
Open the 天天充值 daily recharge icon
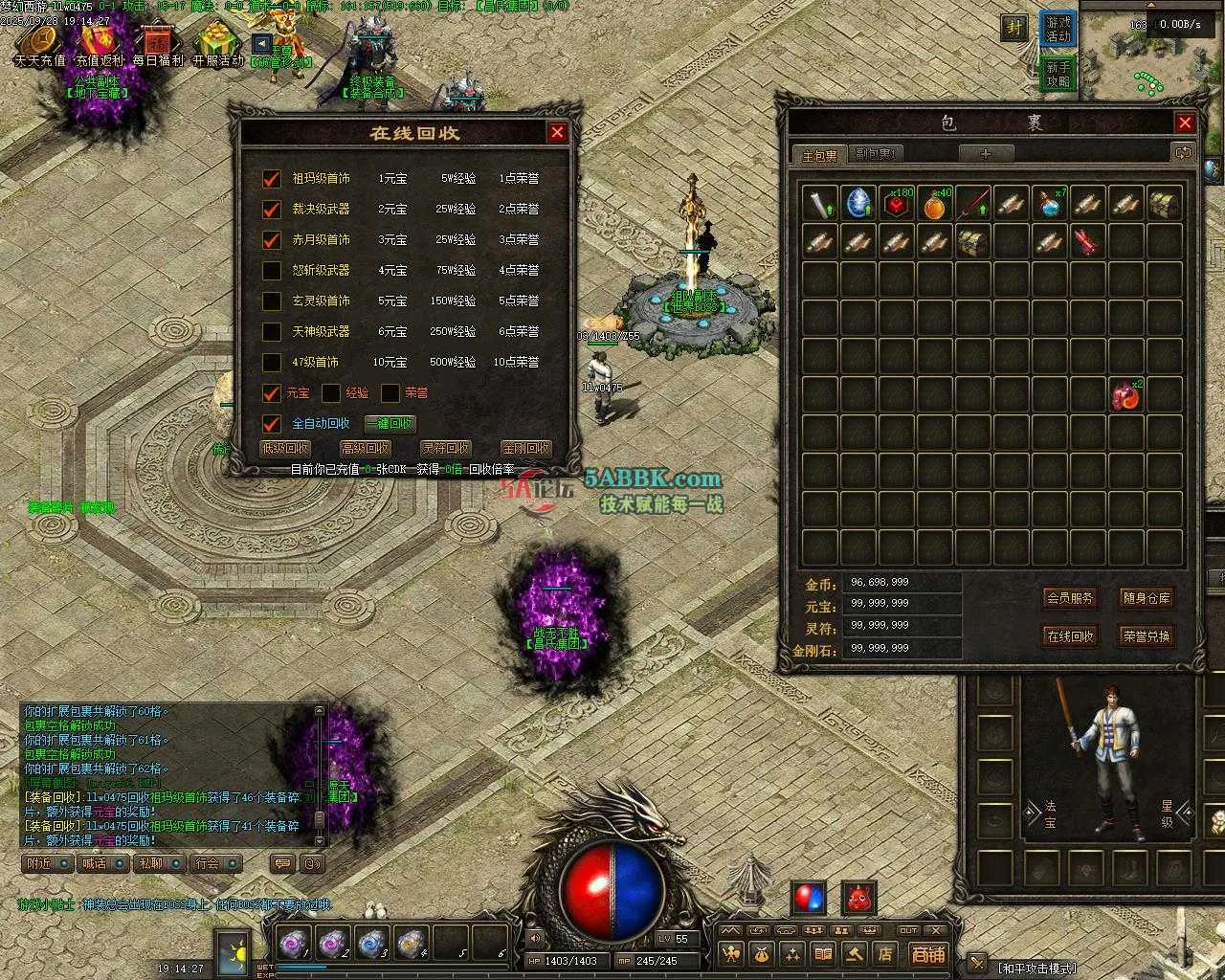[40, 44]
